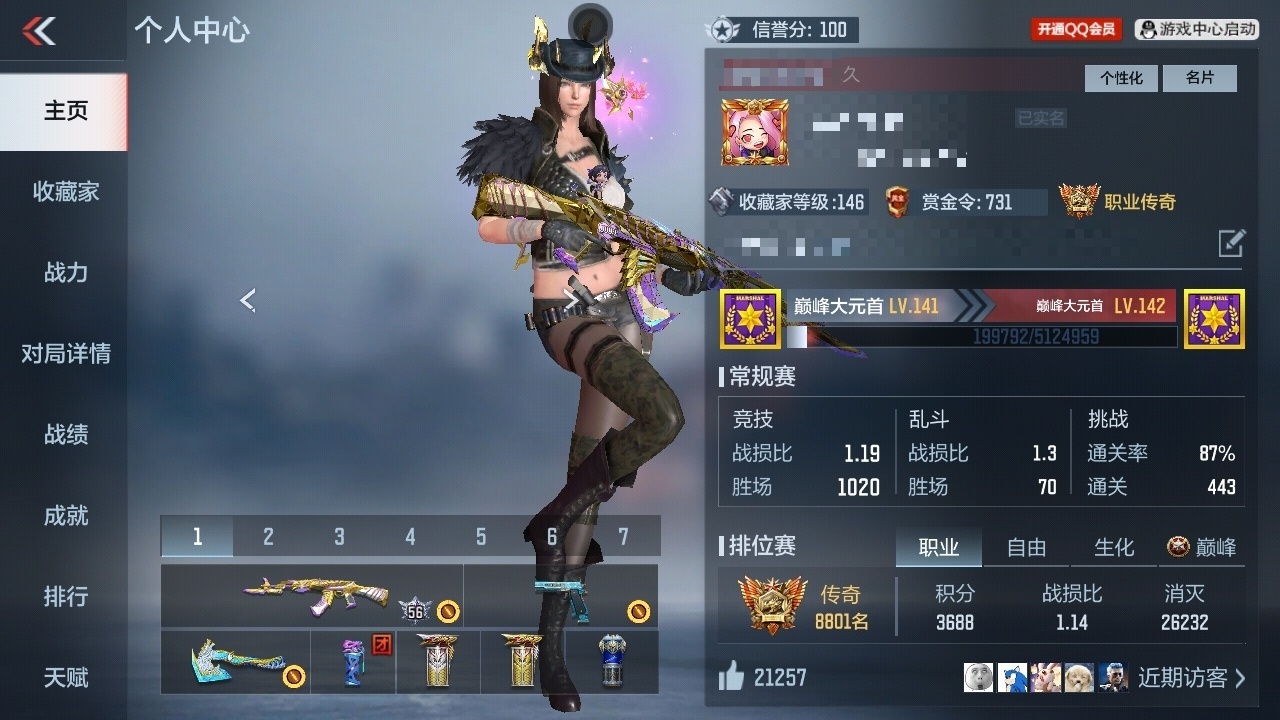Select loadout slot number 4

click(410, 537)
